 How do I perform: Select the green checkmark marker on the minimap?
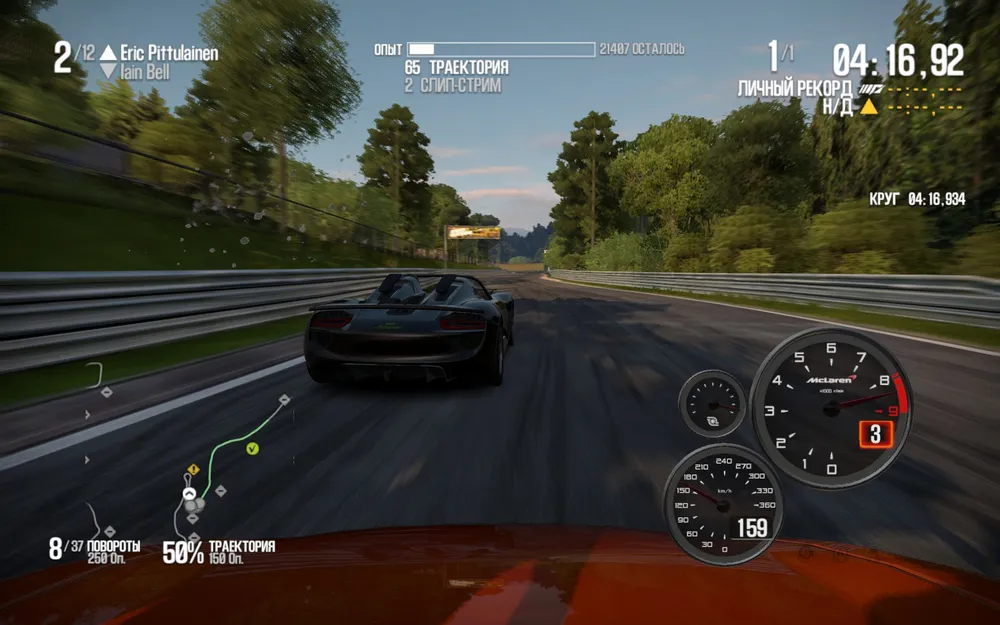point(252,449)
